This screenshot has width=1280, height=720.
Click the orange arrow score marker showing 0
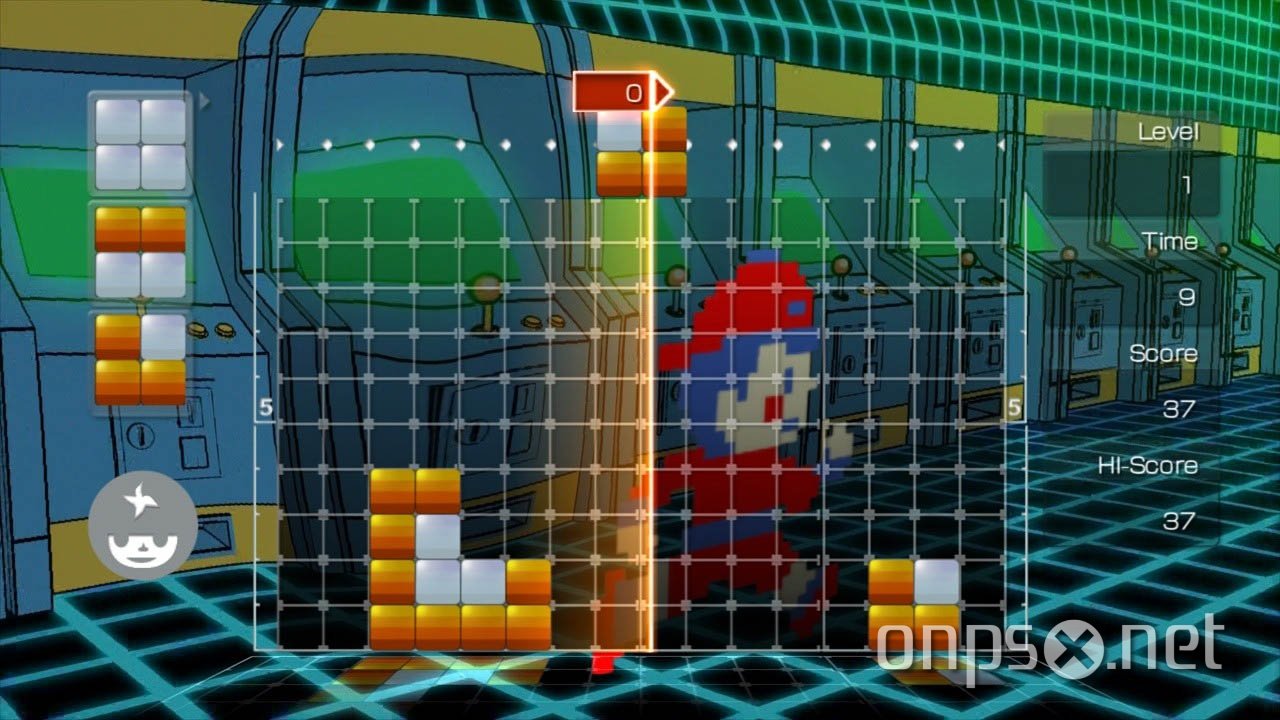pyautogui.click(x=620, y=91)
